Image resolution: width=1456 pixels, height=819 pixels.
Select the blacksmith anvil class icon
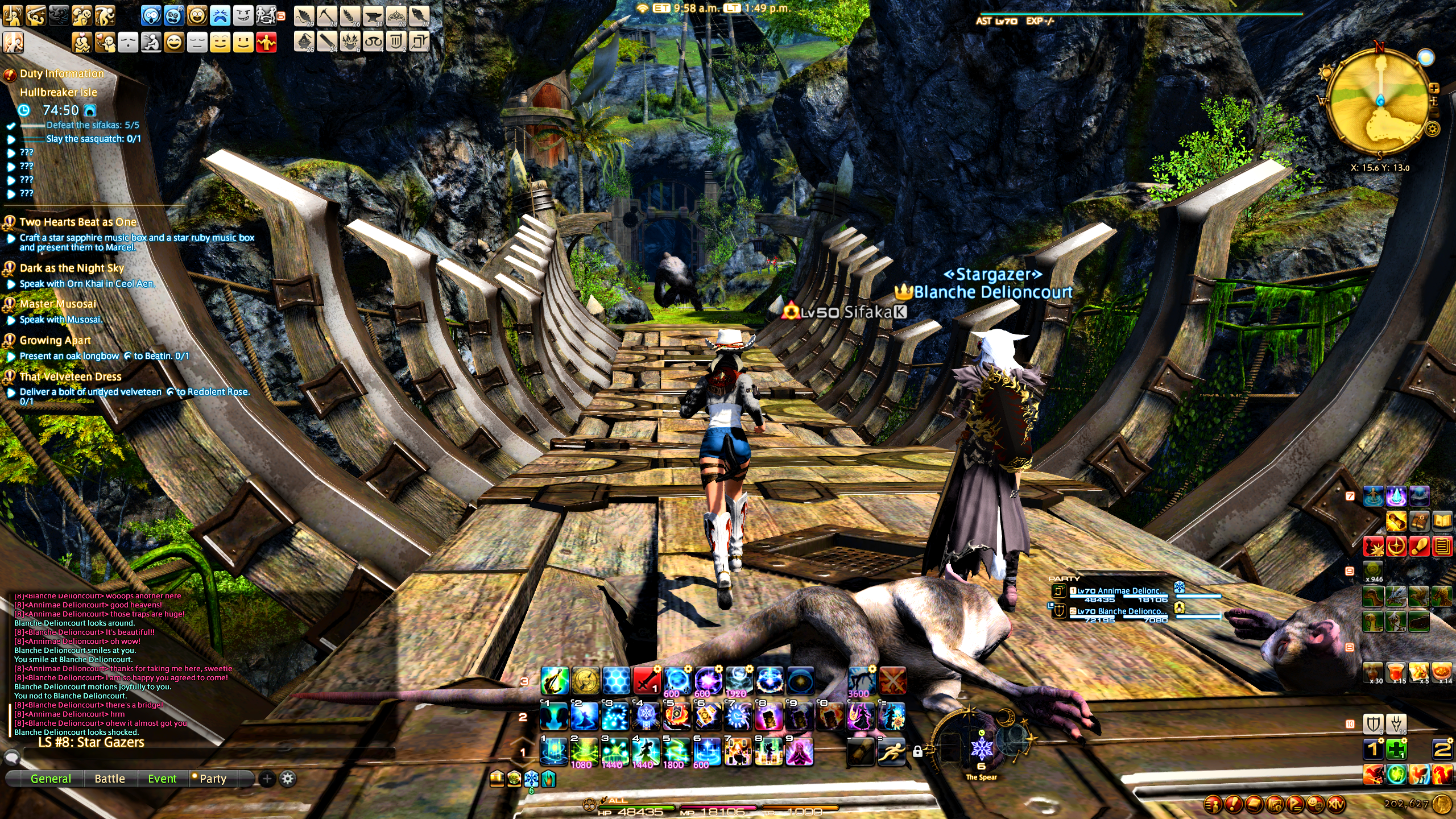[x=373, y=16]
